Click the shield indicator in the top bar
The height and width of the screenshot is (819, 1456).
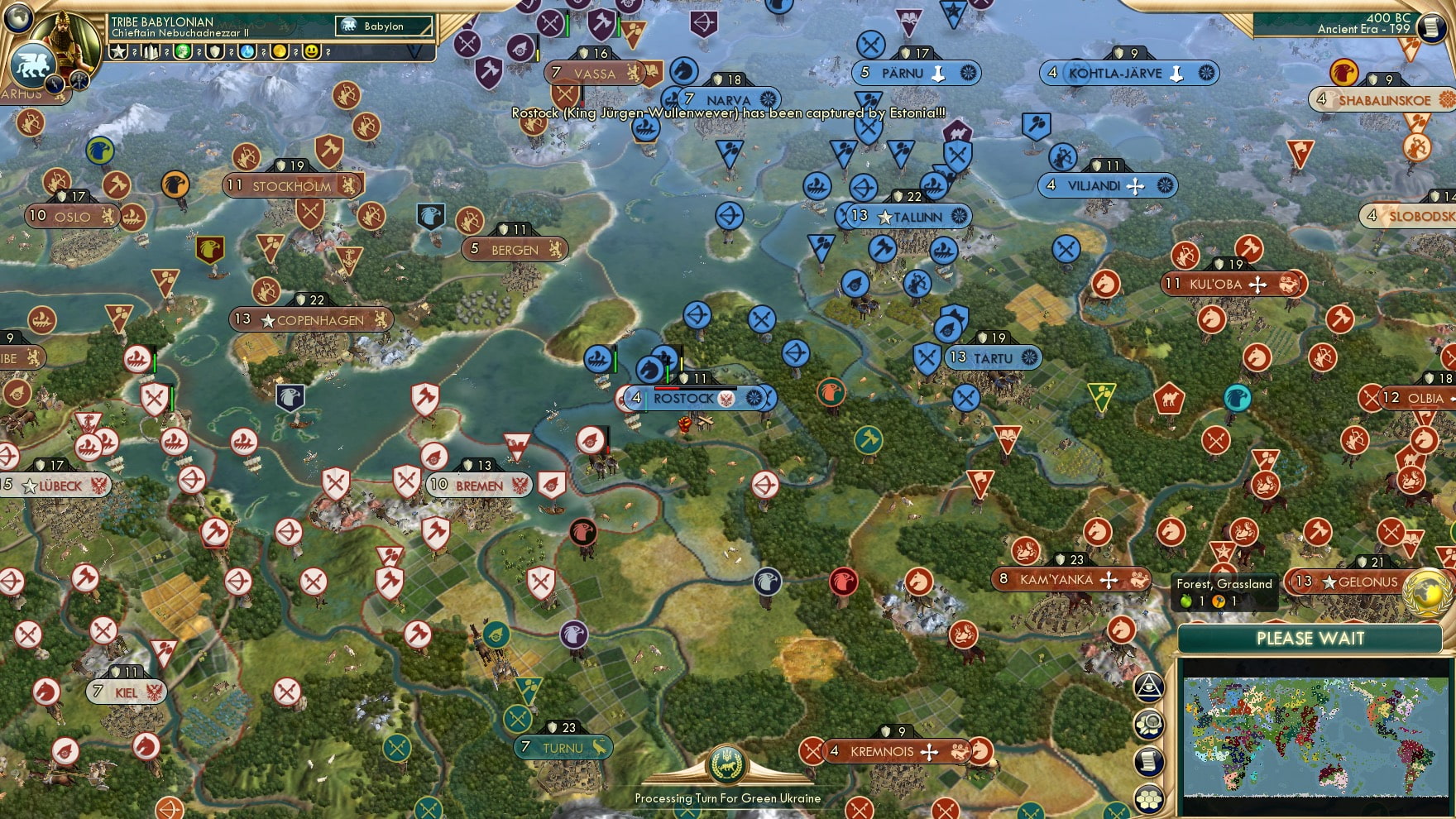tap(214, 52)
